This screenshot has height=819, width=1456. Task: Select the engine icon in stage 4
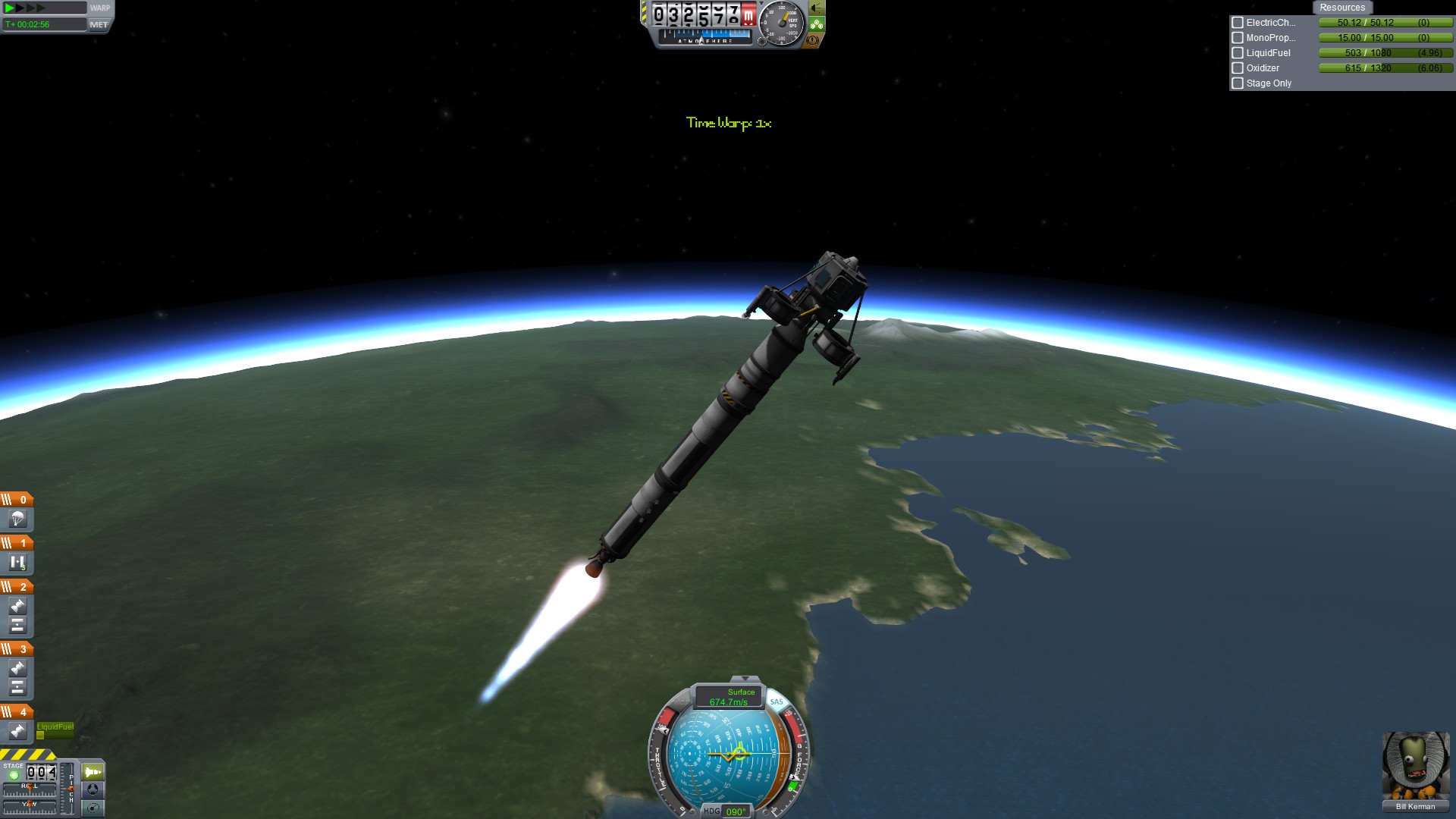point(17,732)
